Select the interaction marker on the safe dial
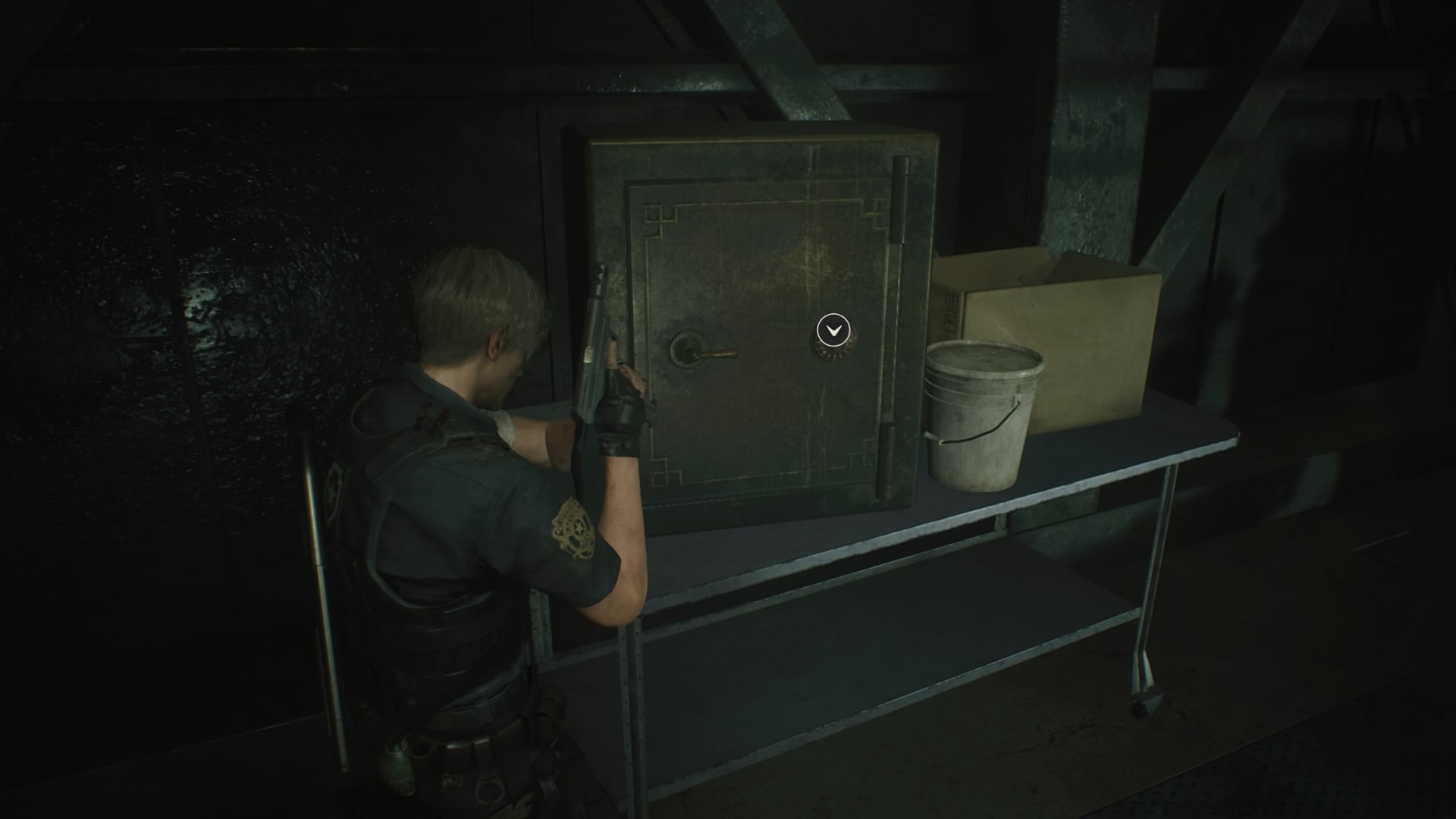The height and width of the screenshot is (819, 1456). (x=833, y=331)
